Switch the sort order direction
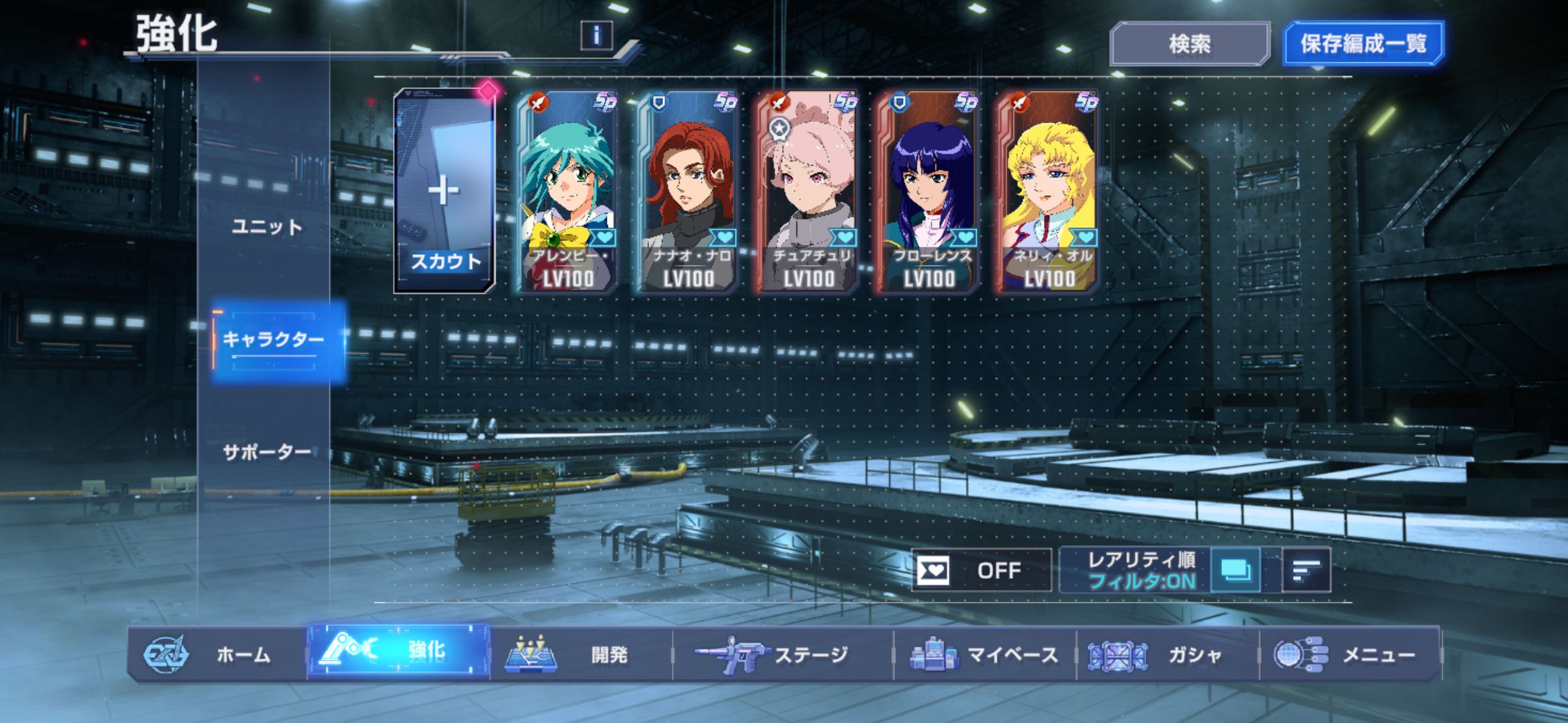The image size is (1568, 723). pos(1306,570)
